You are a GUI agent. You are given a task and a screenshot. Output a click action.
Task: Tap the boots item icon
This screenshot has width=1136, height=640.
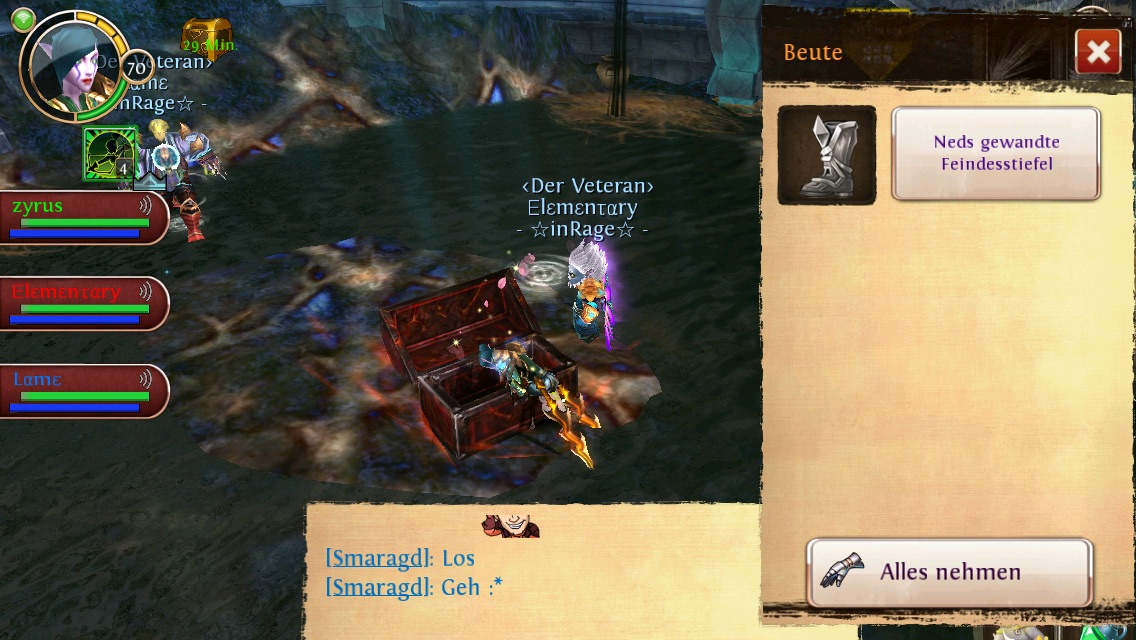(827, 155)
